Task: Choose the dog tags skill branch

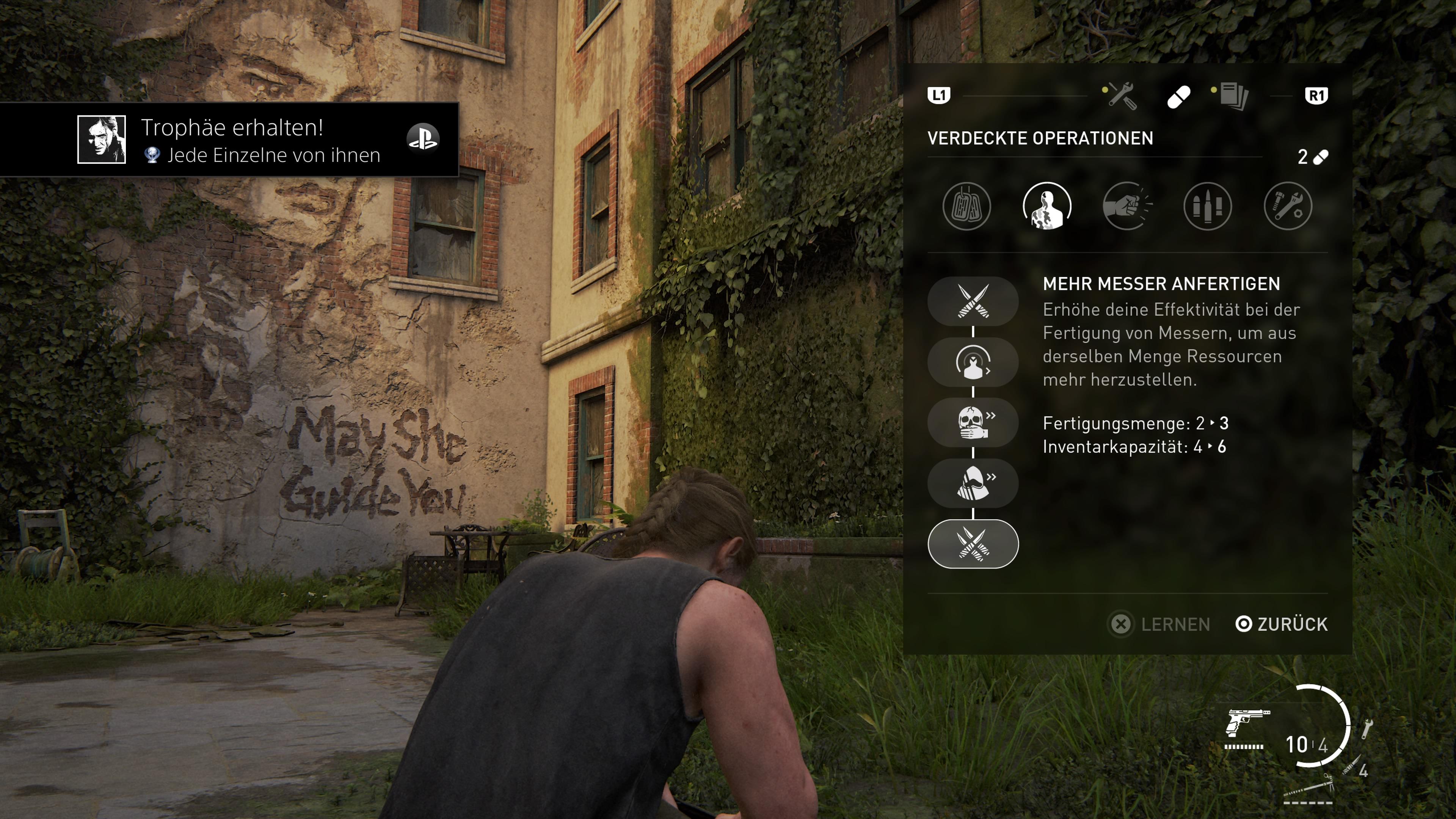Action: pos(966,206)
